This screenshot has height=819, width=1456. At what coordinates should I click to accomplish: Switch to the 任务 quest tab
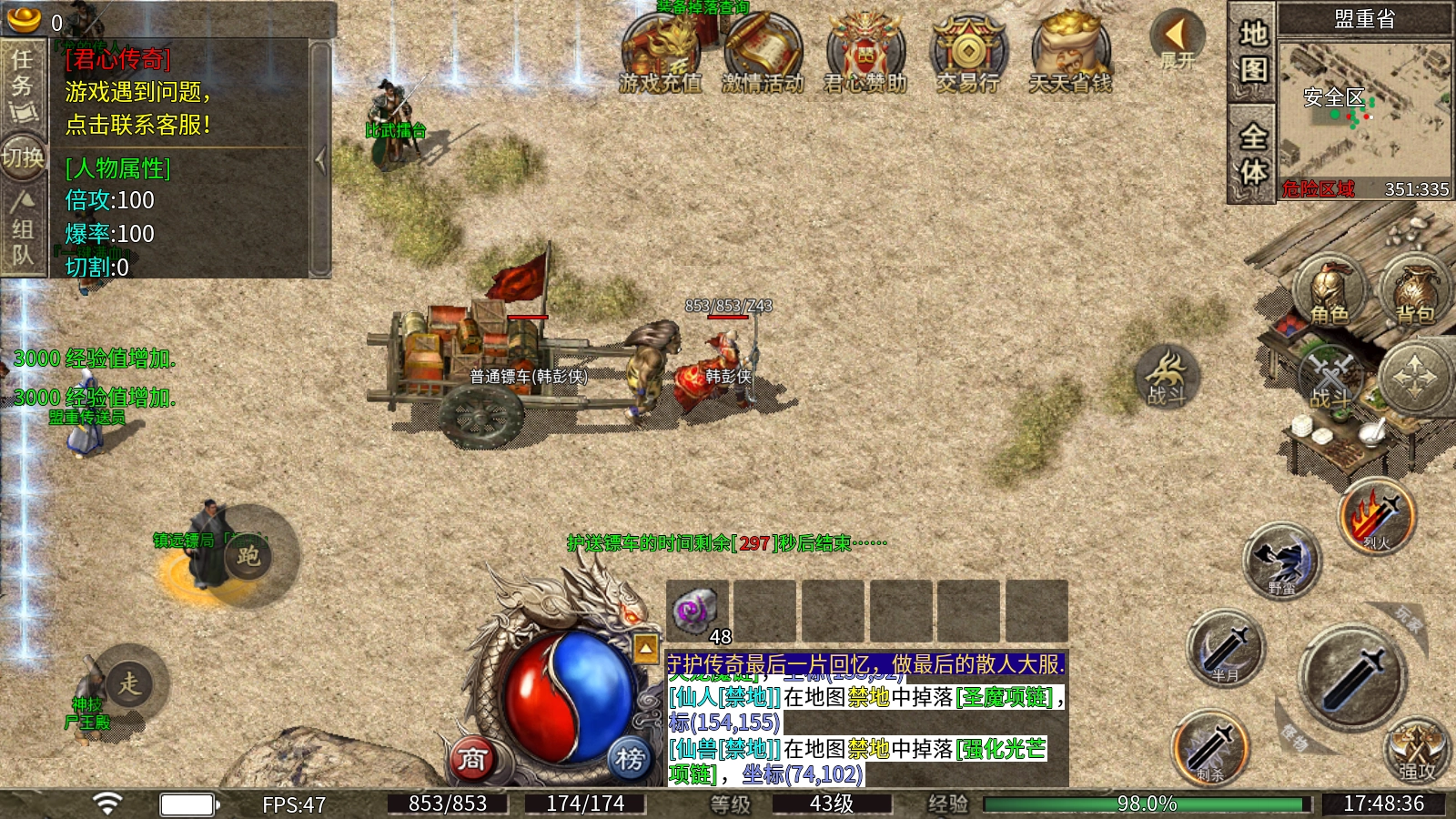click(x=23, y=84)
